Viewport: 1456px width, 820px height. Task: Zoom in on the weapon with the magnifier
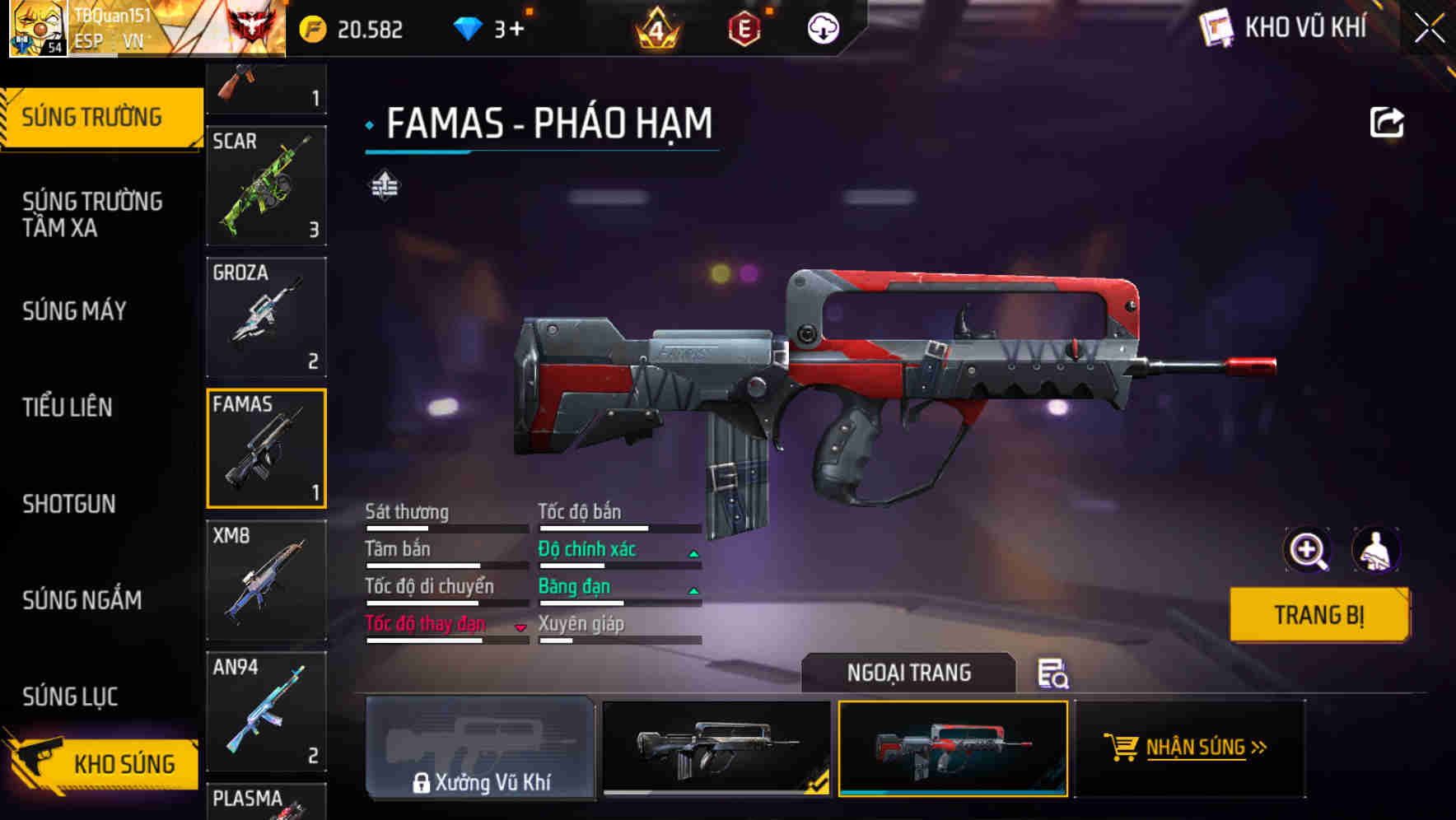click(x=1307, y=550)
